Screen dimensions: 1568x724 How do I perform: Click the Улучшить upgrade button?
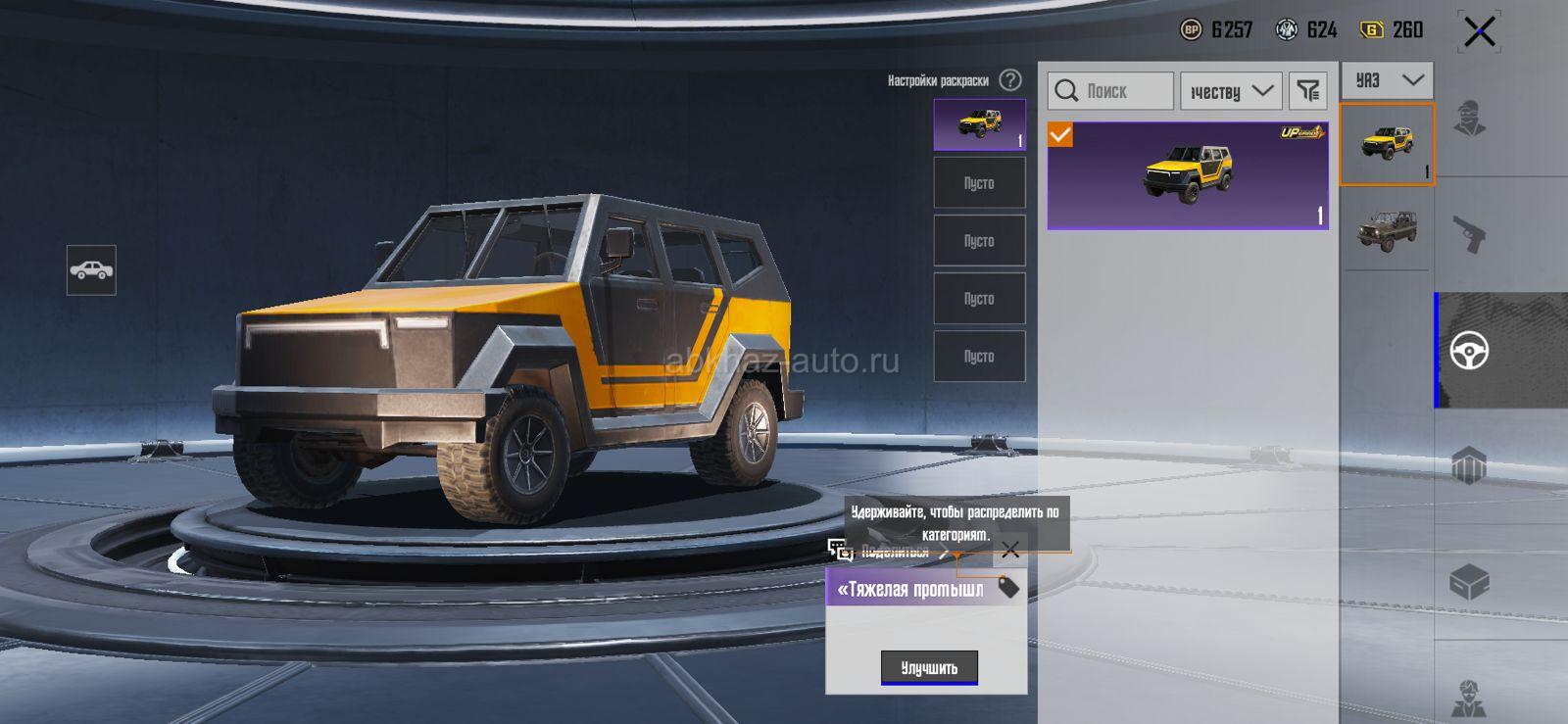click(929, 668)
